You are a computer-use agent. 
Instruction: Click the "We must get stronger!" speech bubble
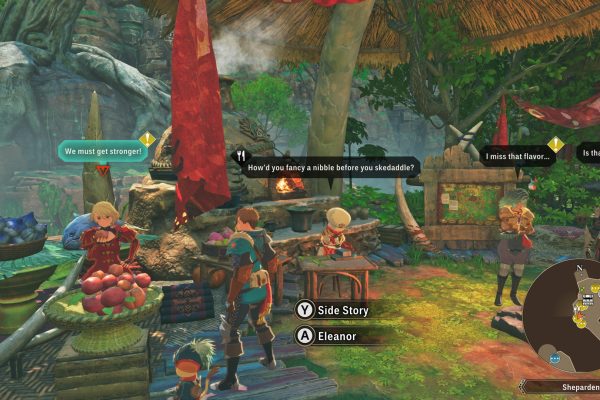(x=101, y=153)
